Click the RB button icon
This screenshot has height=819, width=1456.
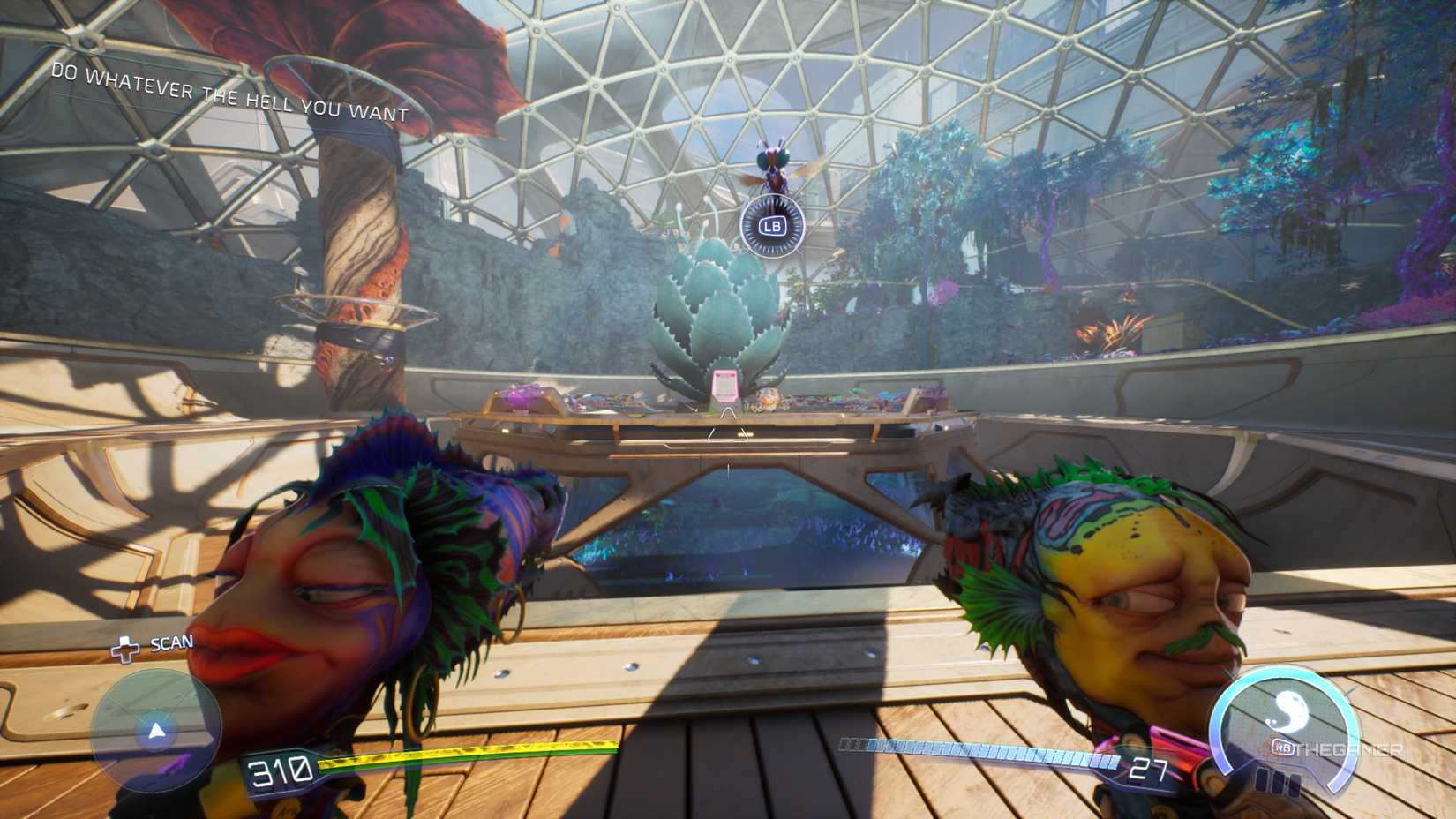[x=1282, y=748]
